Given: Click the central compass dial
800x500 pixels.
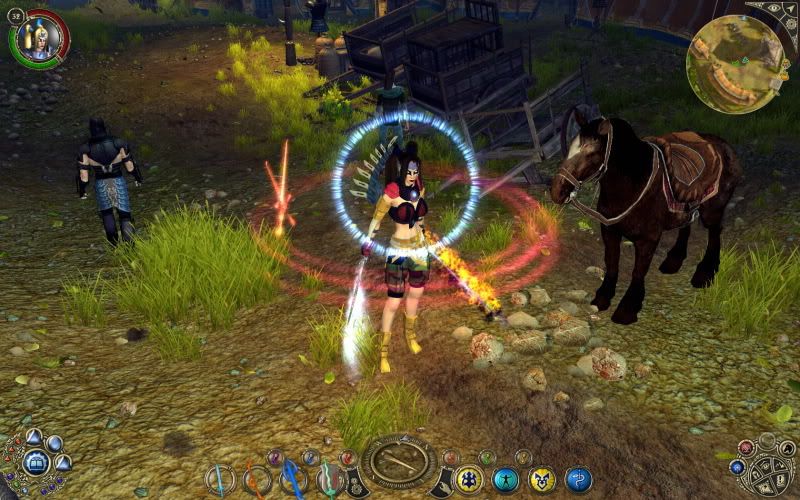Looking at the screenshot, I should 398,462.
